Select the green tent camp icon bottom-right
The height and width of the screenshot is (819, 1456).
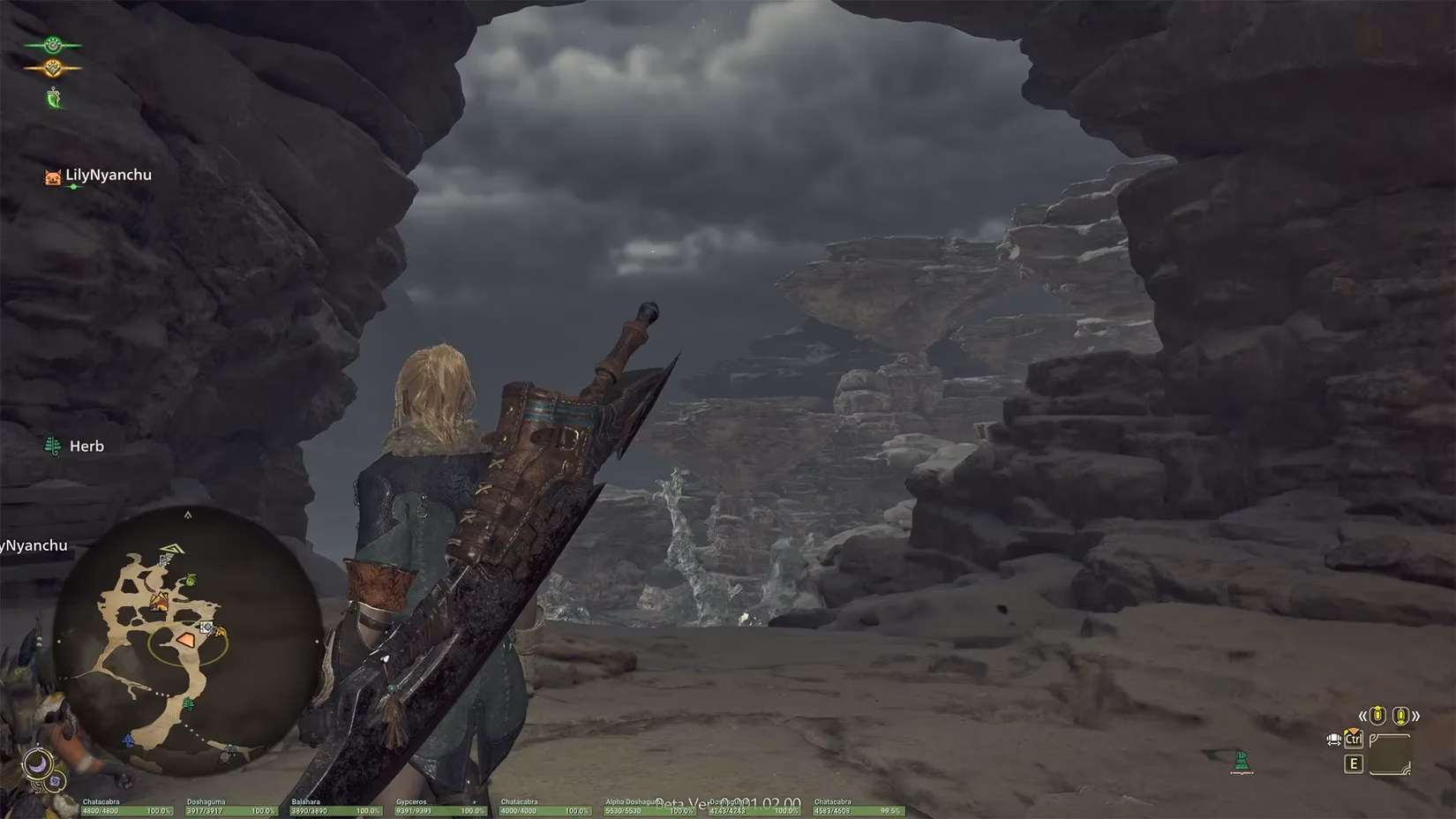[x=1242, y=761]
